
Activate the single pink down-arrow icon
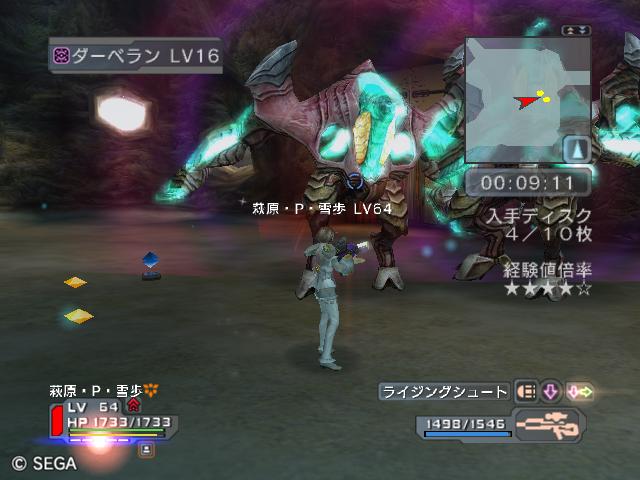click(x=551, y=392)
